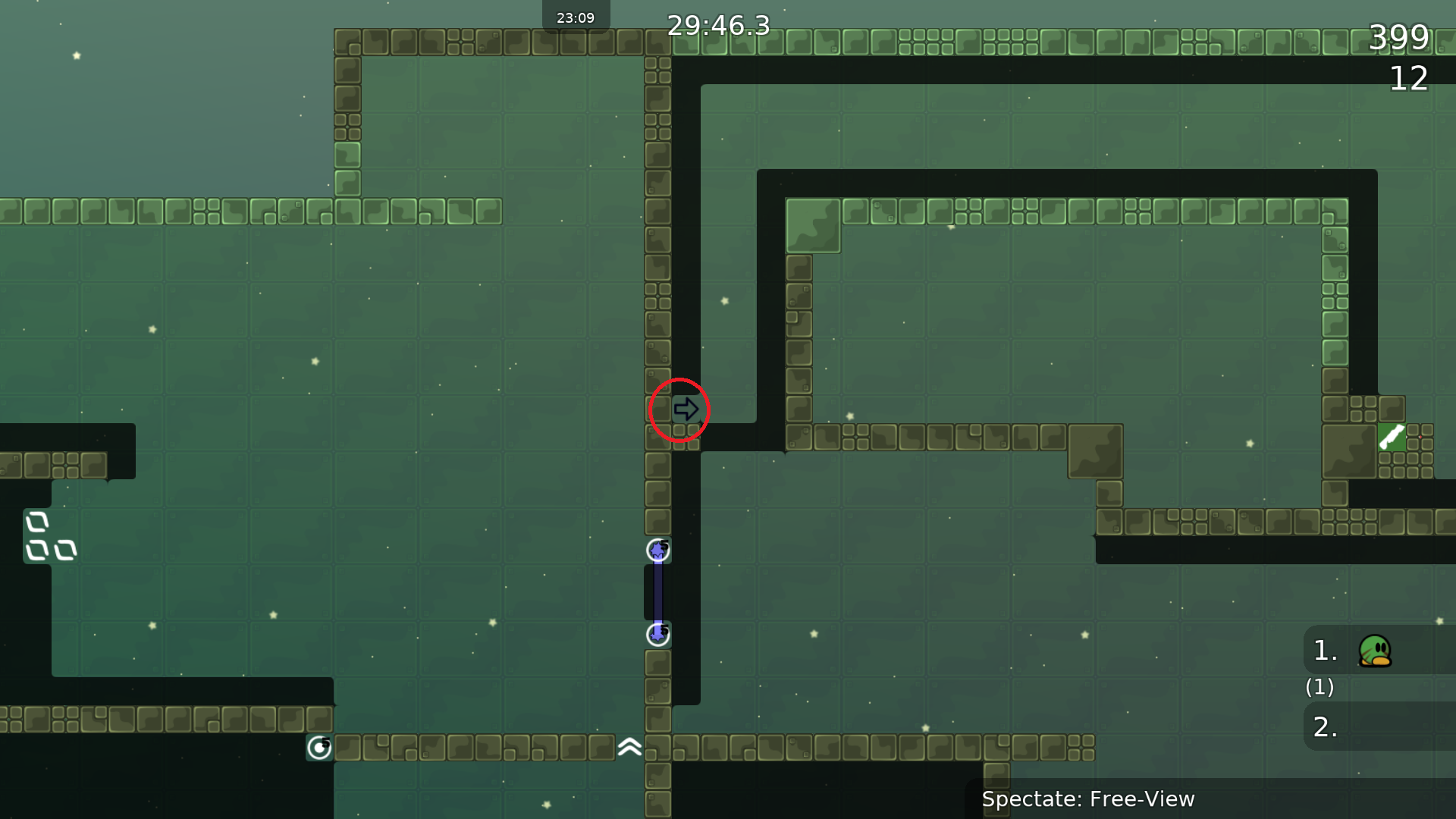1456x819 pixels.
Task: Click the green tee avatar in leaderboard
Action: [x=1376, y=650]
